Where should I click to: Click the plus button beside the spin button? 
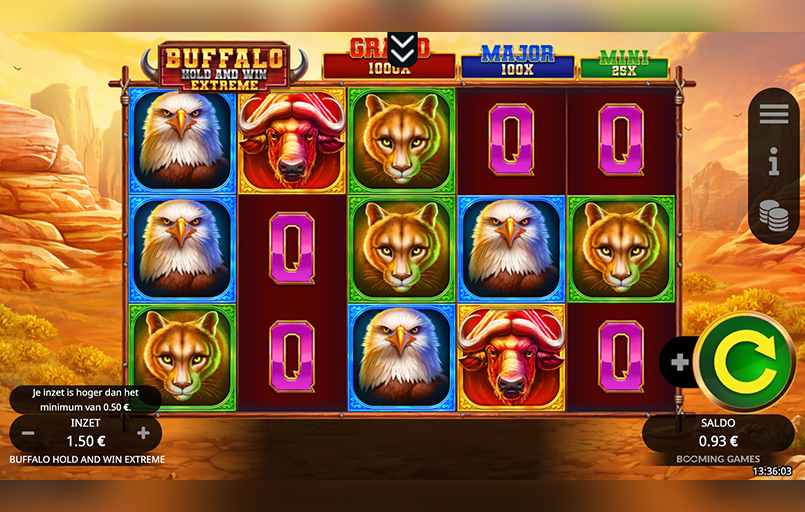[x=680, y=362]
